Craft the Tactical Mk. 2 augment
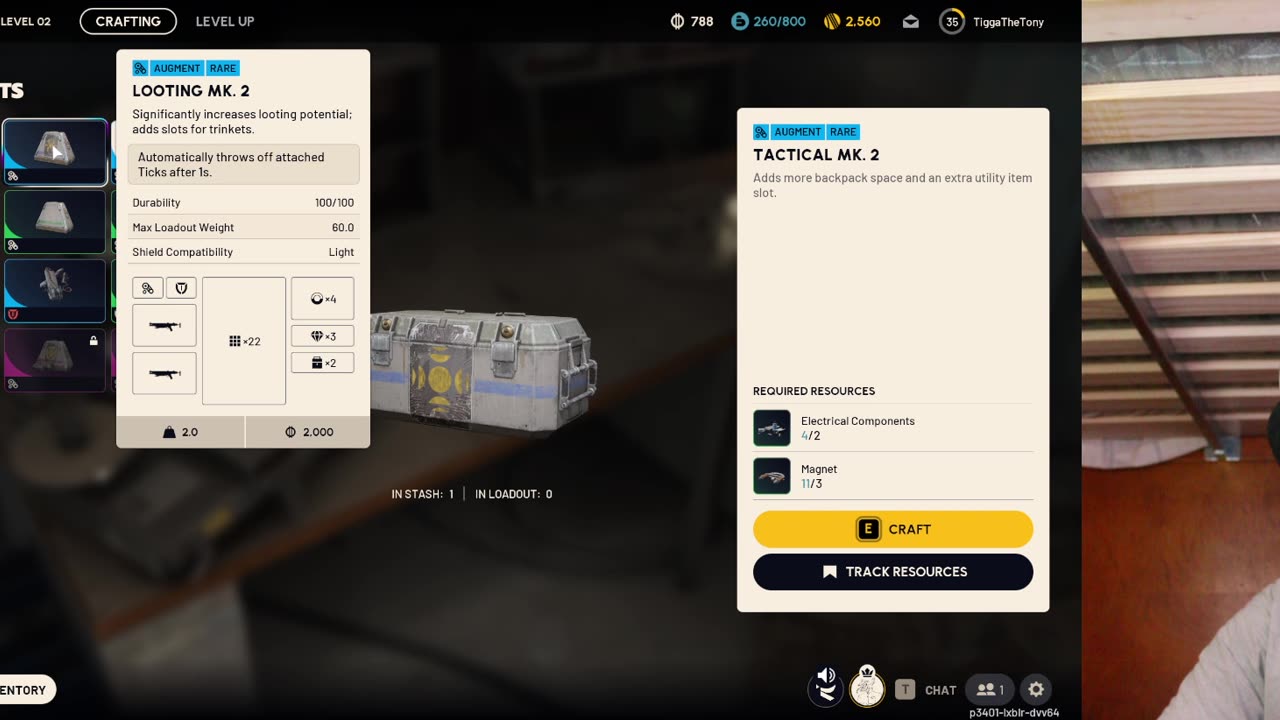Image resolution: width=1280 pixels, height=720 pixels. tap(893, 529)
